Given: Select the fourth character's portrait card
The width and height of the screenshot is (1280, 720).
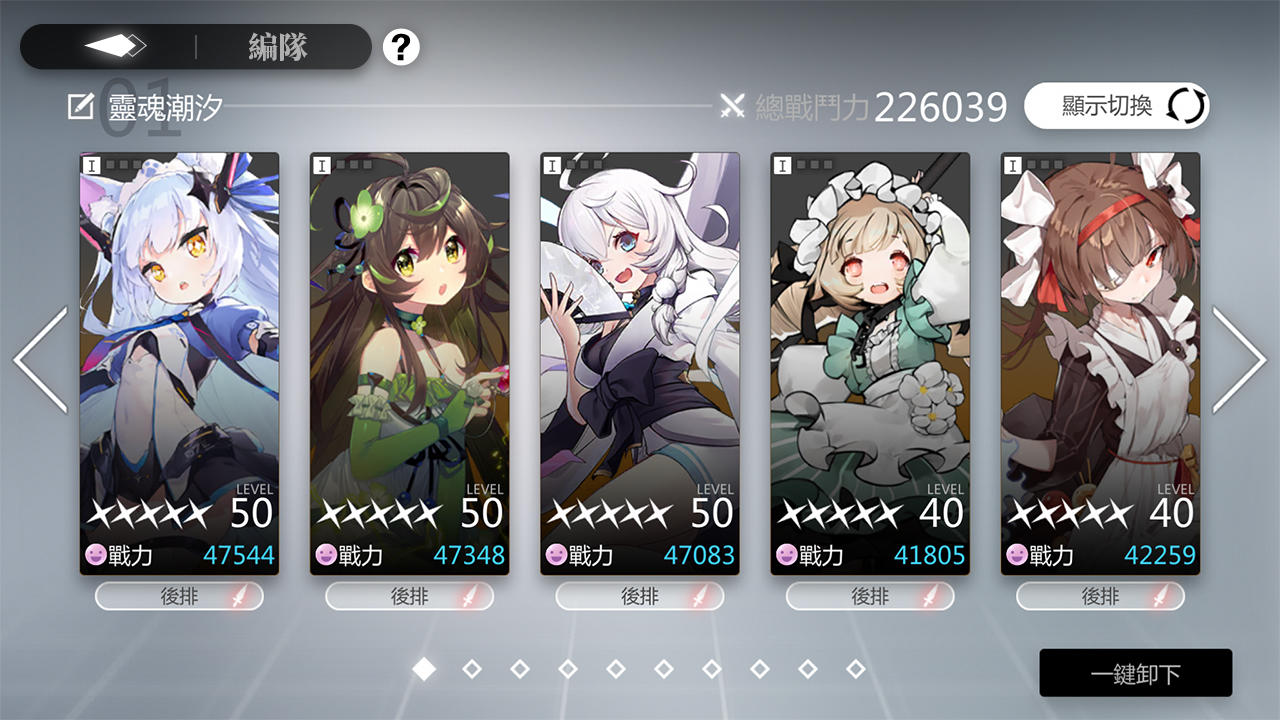Looking at the screenshot, I should (x=870, y=350).
